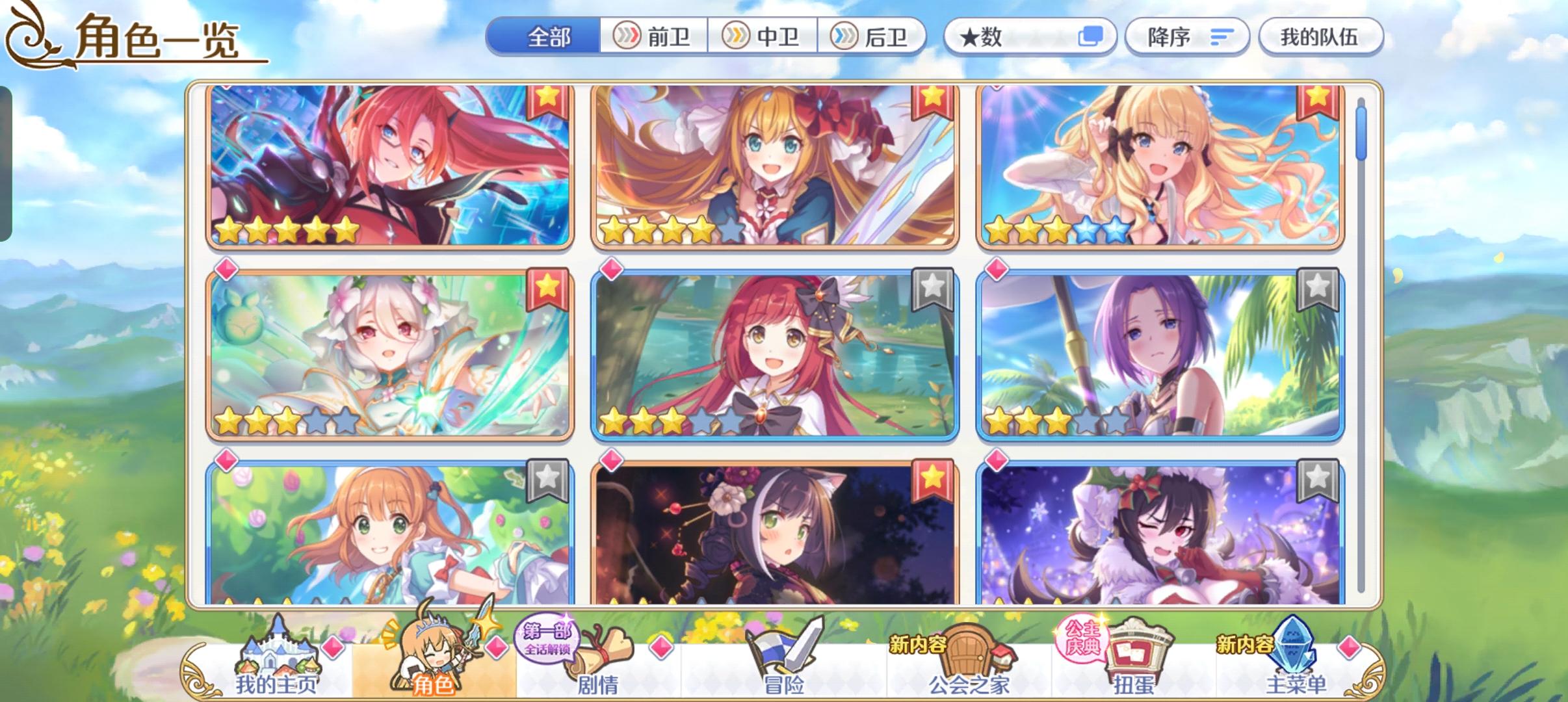Expand the 前卫 vanguard filter arrow
This screenshot has height=702, width=1568.
click(x=627, y=37)
